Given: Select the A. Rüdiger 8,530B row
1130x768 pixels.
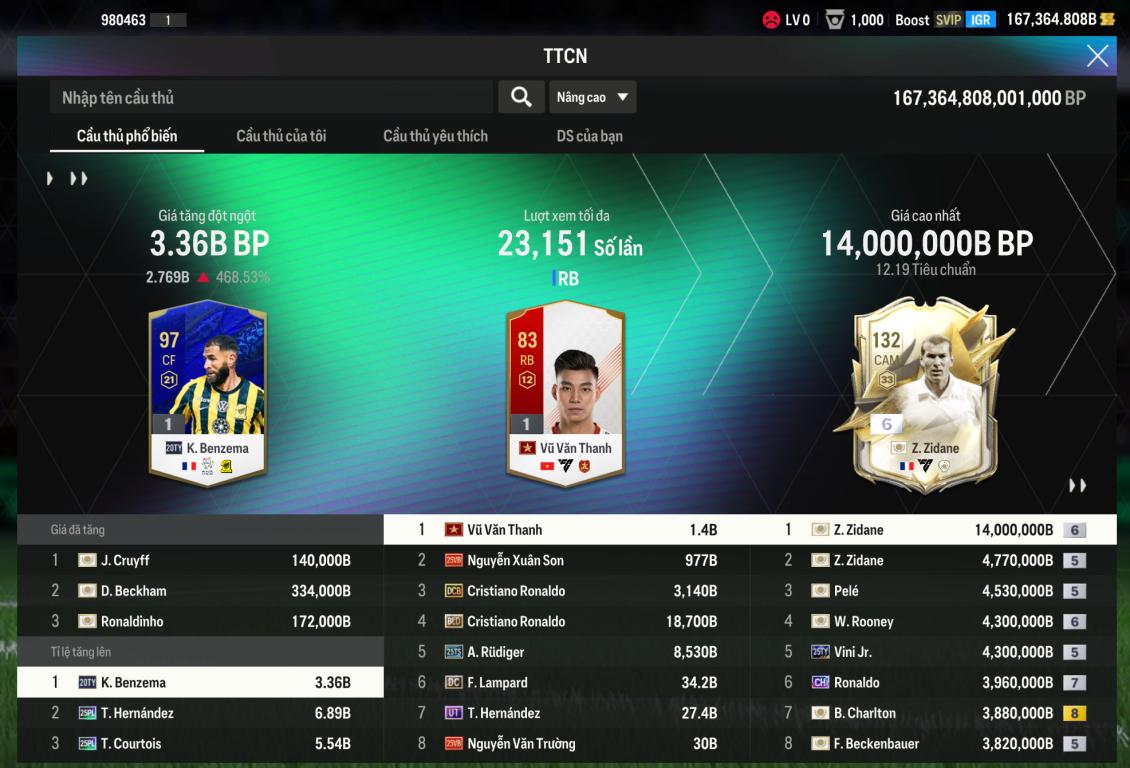Looking at the screenshot, I should (566, 652).
